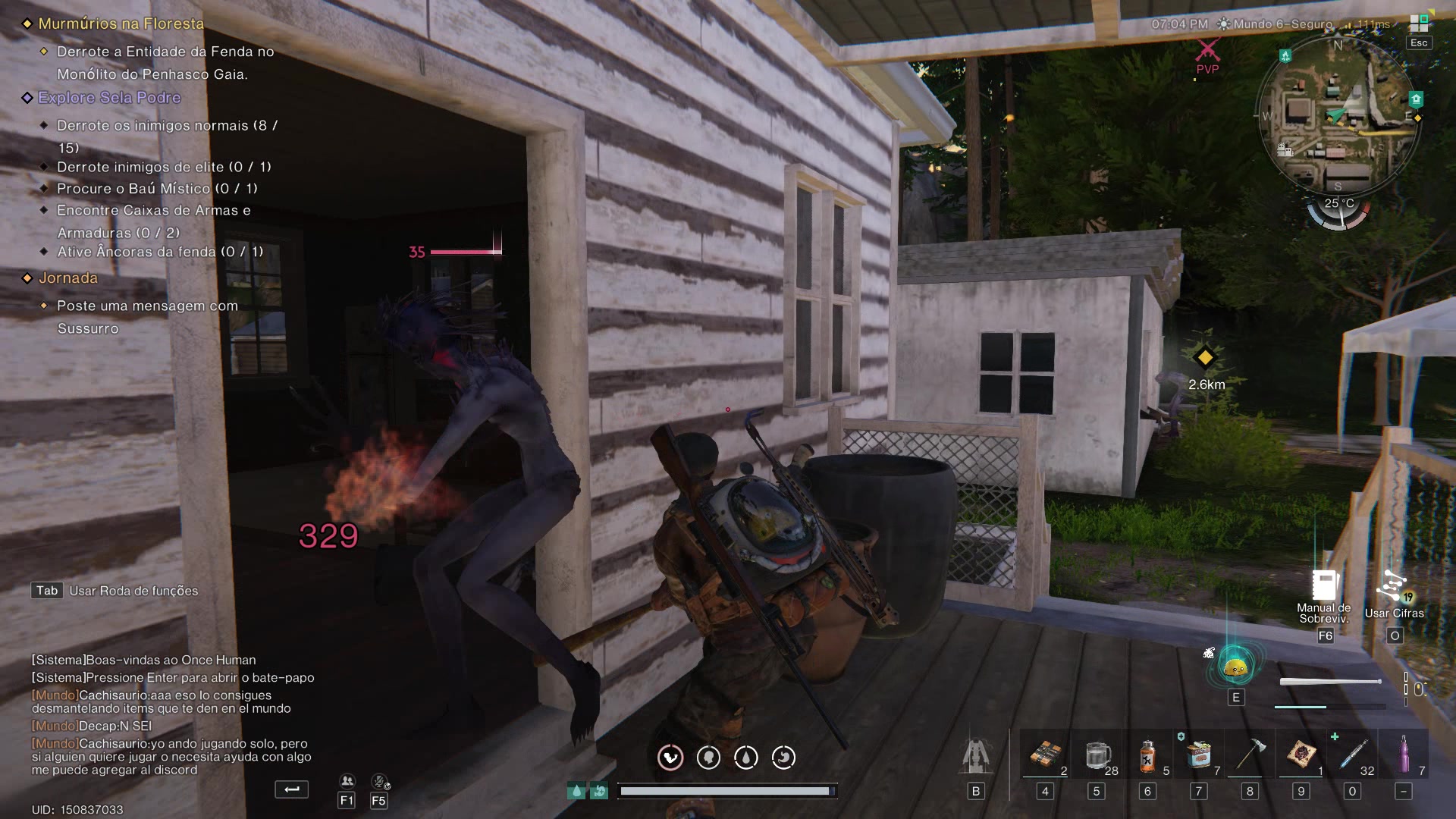Image resolution: width=1456 pixels, height=819 pixels.
Task: Open the team members icon
Action: point(347,781)
